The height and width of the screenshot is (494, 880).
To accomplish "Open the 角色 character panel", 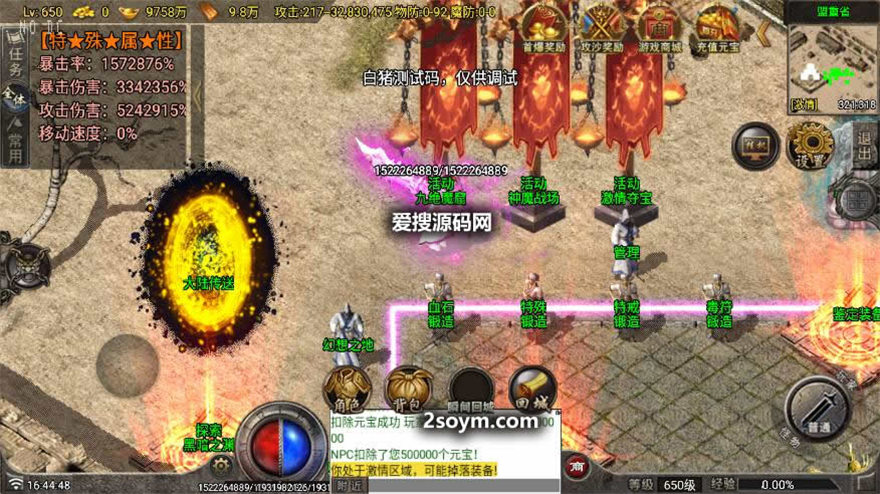I will click(347, 389).
